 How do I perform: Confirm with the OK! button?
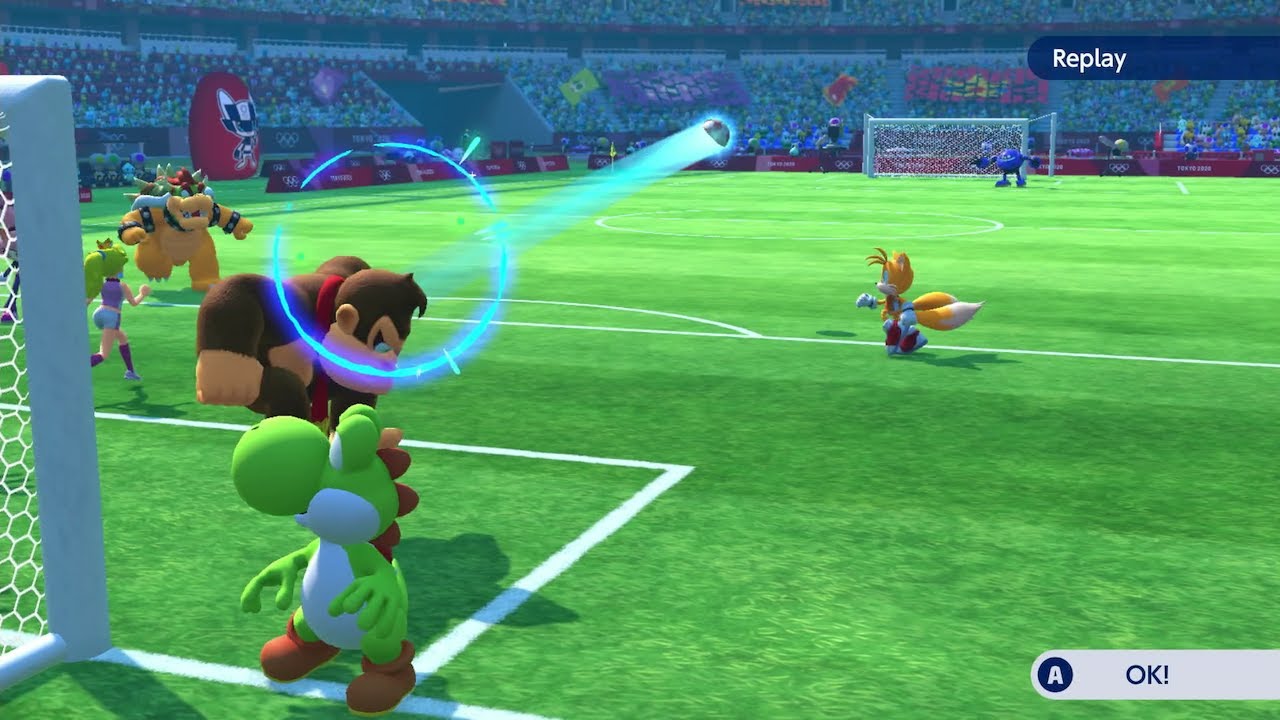pos(1150,675)
